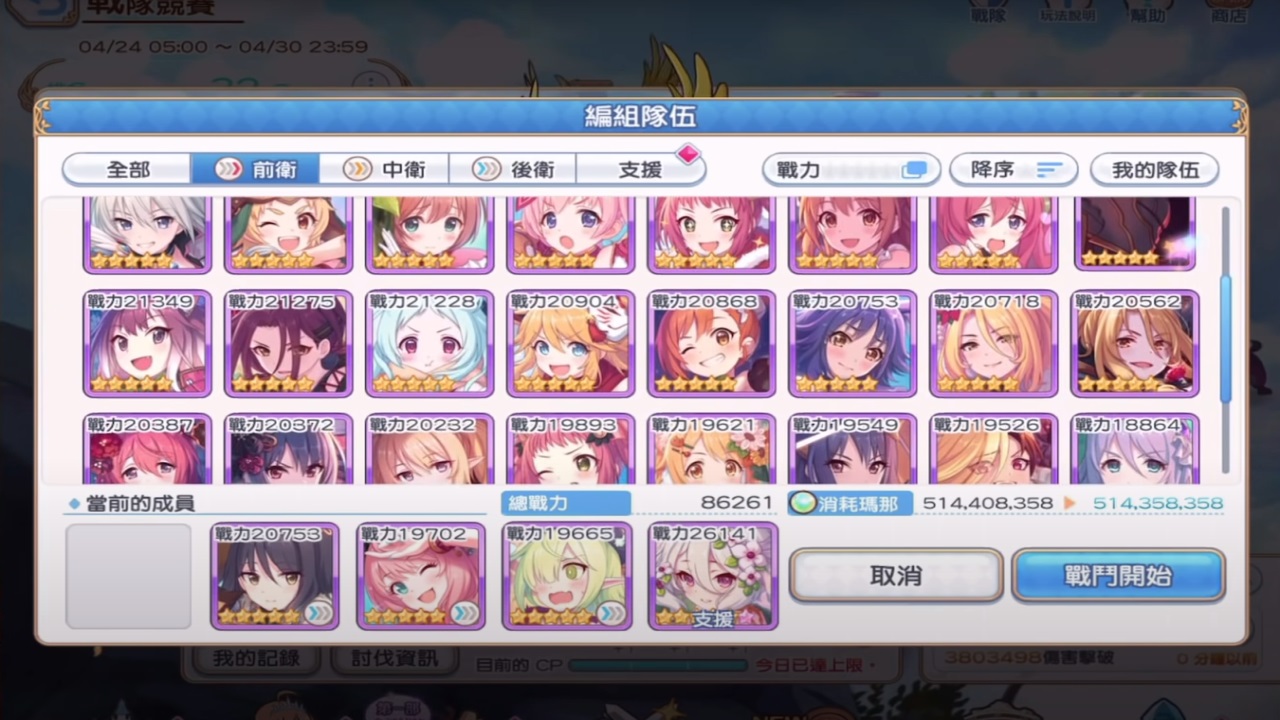Remove the 戰力19702 member from the team

pyautogui.click(x=421, y=576)
